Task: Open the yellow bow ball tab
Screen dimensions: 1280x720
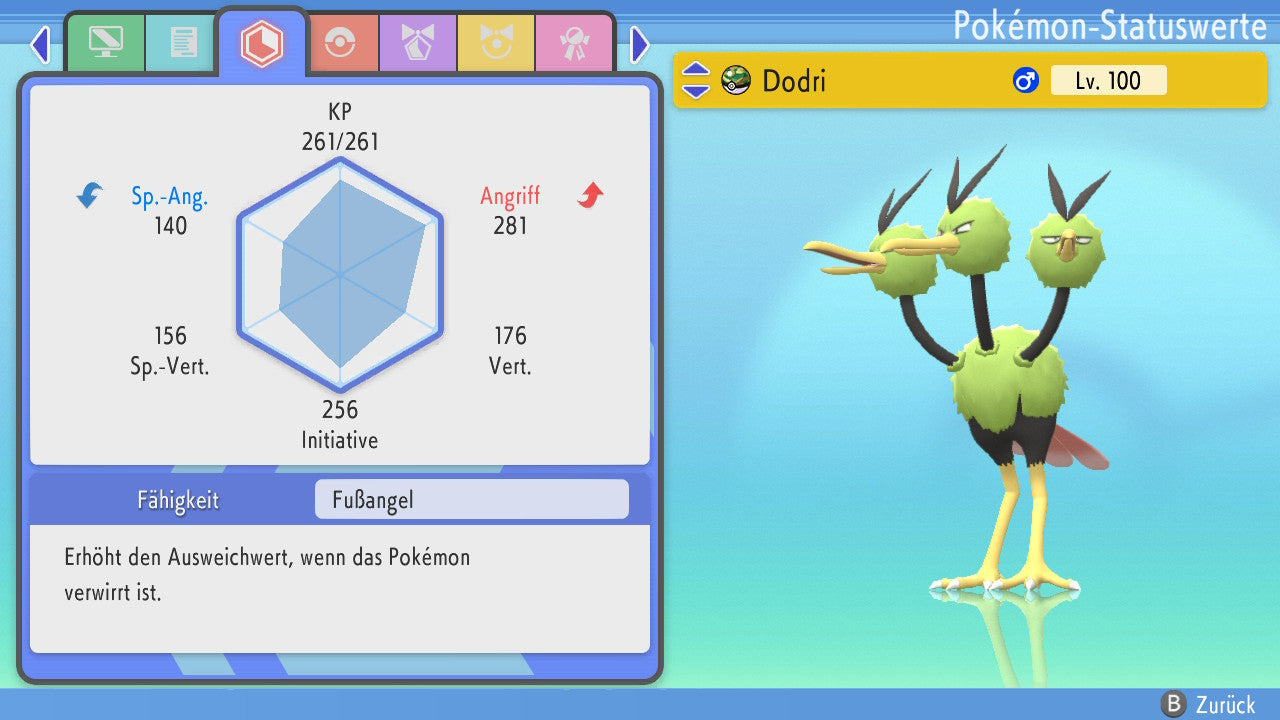Action: tap(495, 42)
